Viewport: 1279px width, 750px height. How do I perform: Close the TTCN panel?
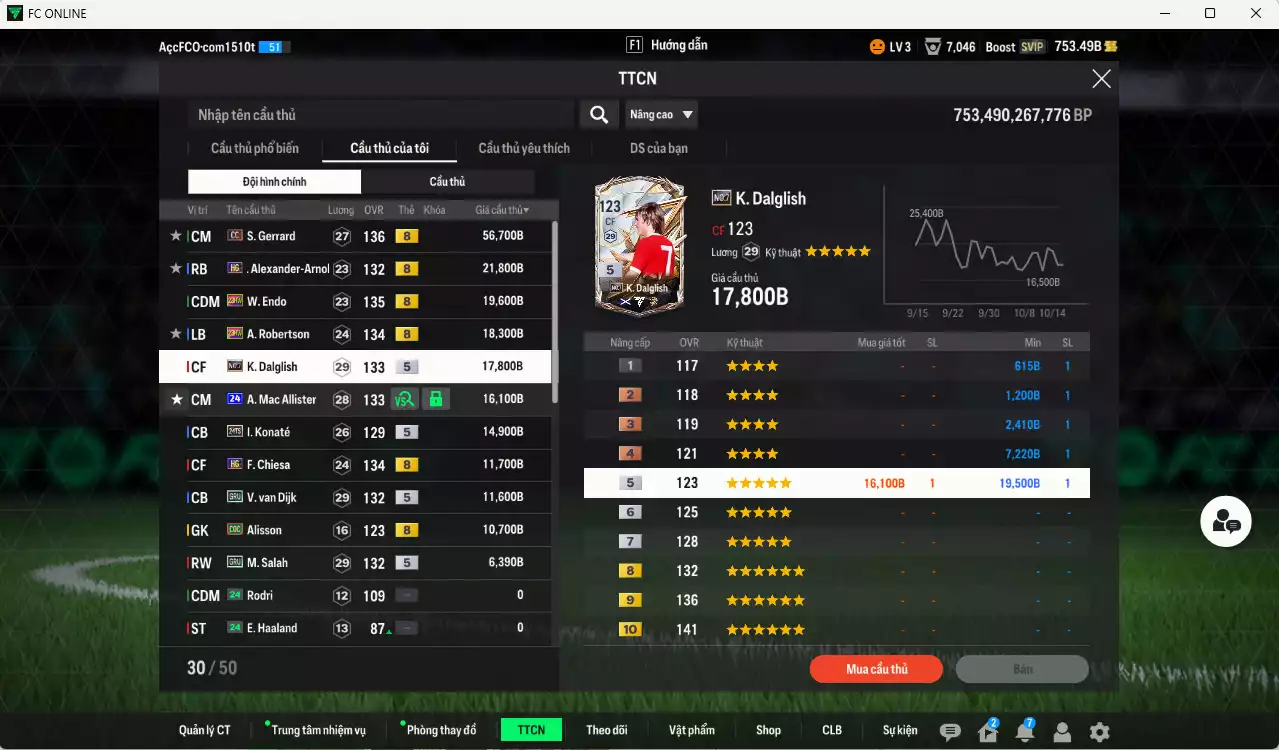click(x=1101, y=79)
